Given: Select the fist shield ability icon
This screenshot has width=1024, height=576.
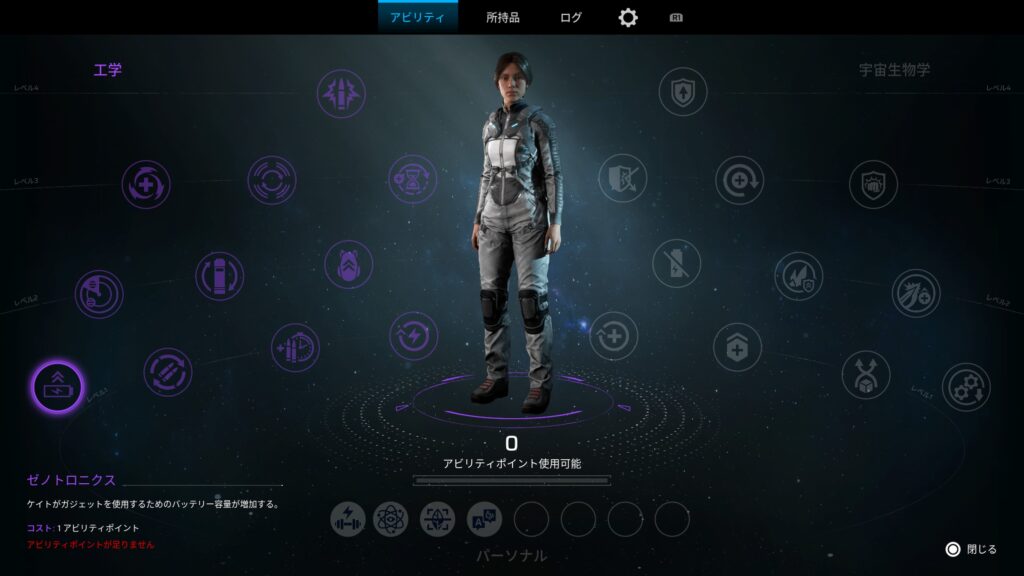Looking at the screenshot, I should [873, 184].
